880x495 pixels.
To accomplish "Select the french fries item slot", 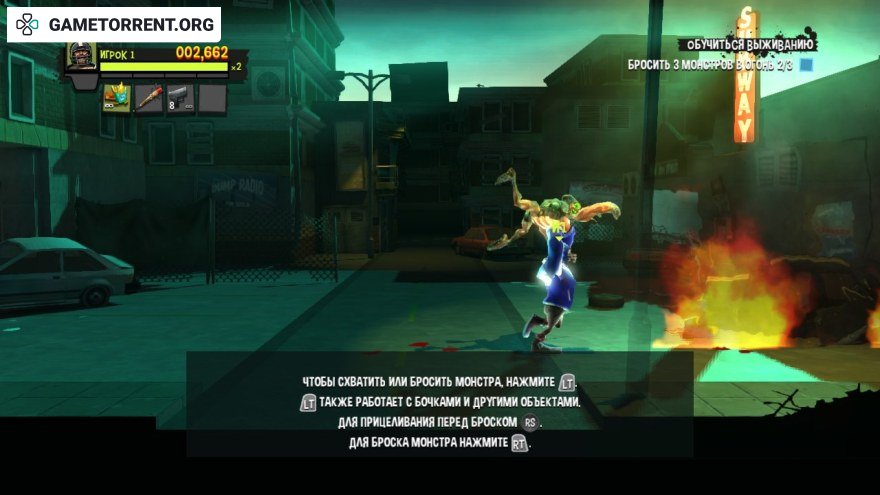I will pos(117,98).
